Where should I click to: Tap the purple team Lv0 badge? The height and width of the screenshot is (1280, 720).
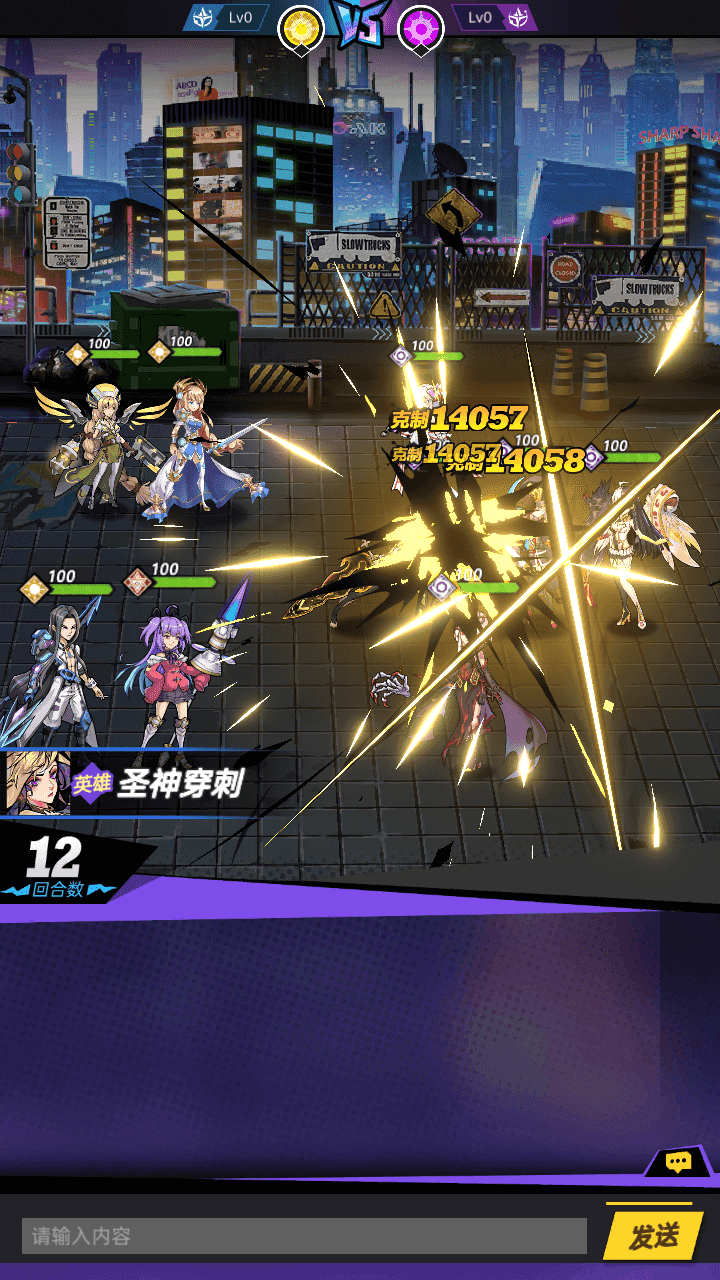tap(494, 17)
